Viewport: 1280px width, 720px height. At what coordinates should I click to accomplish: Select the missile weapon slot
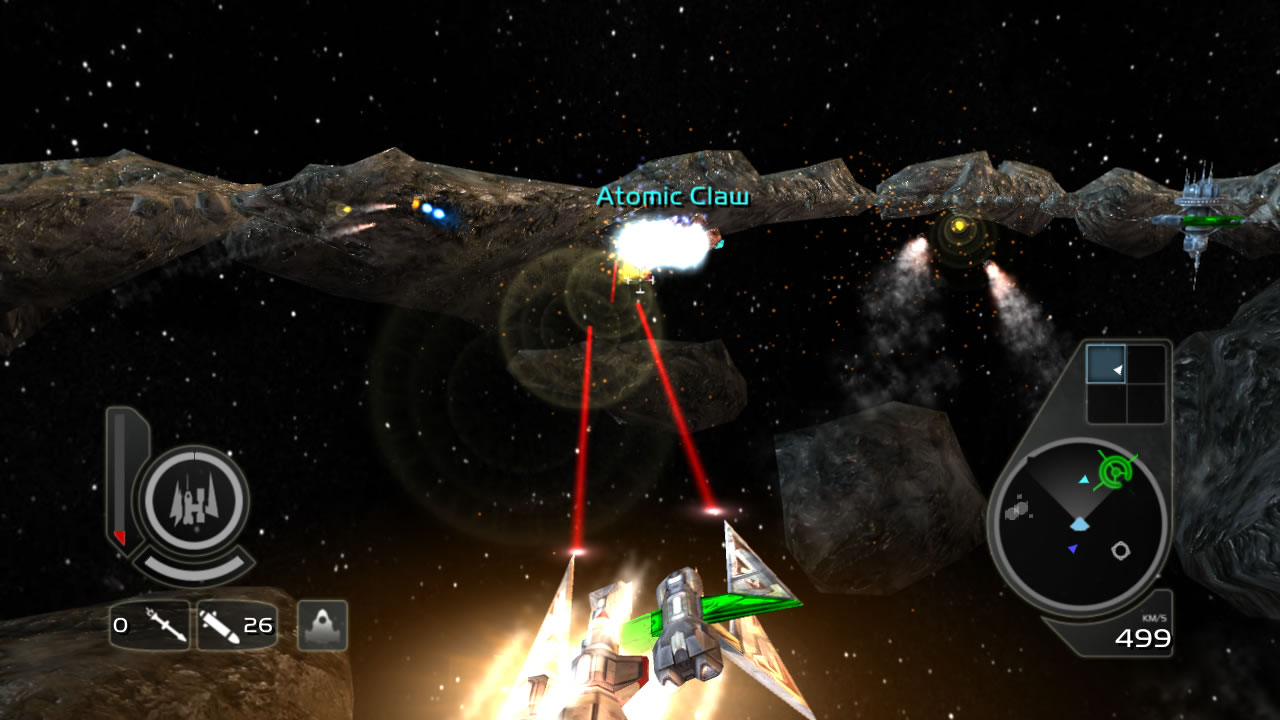point(150,626)
